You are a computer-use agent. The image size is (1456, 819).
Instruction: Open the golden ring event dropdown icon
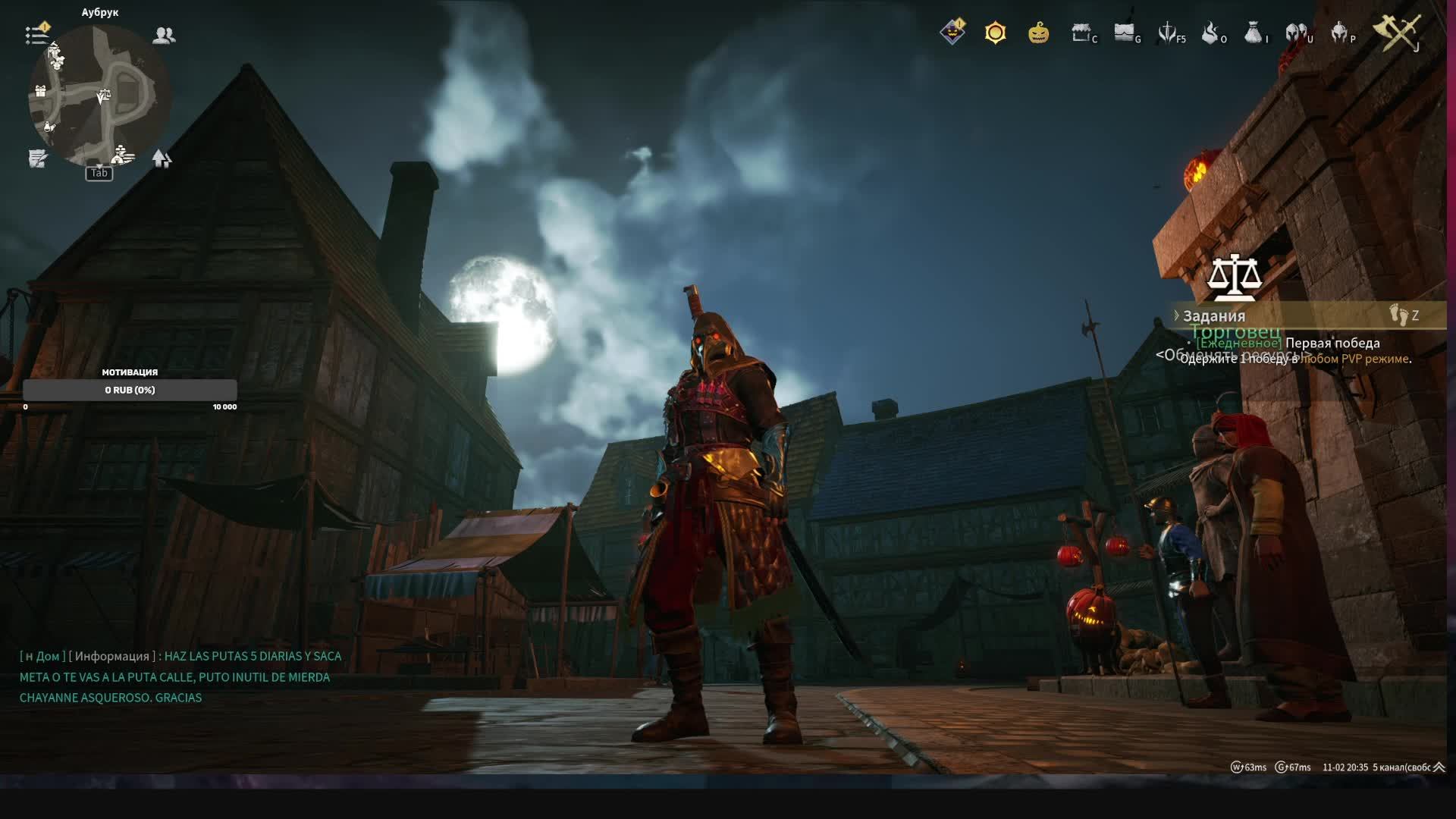(995, 33)
